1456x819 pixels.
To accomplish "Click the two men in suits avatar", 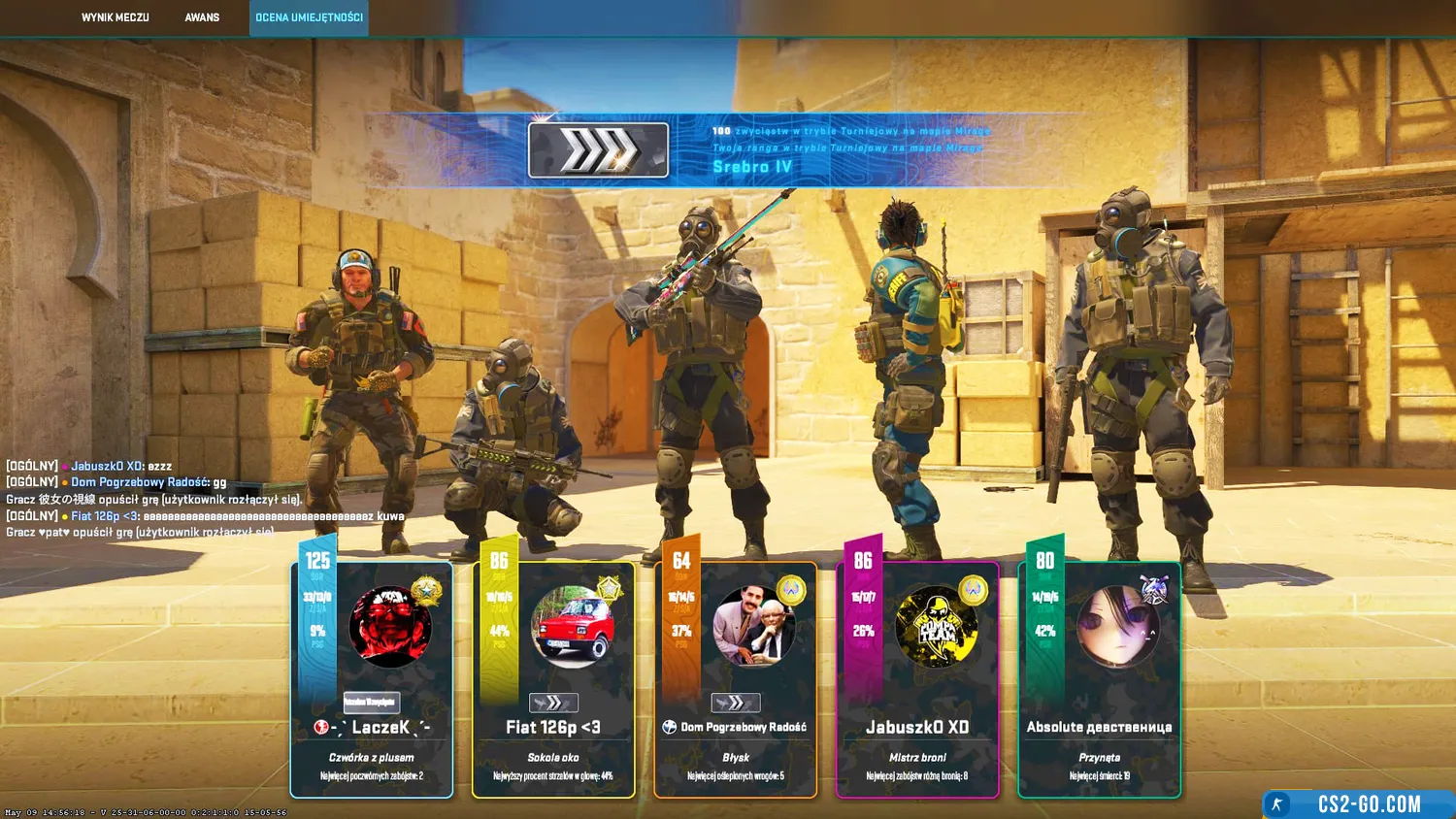I will tap(754, 627).
